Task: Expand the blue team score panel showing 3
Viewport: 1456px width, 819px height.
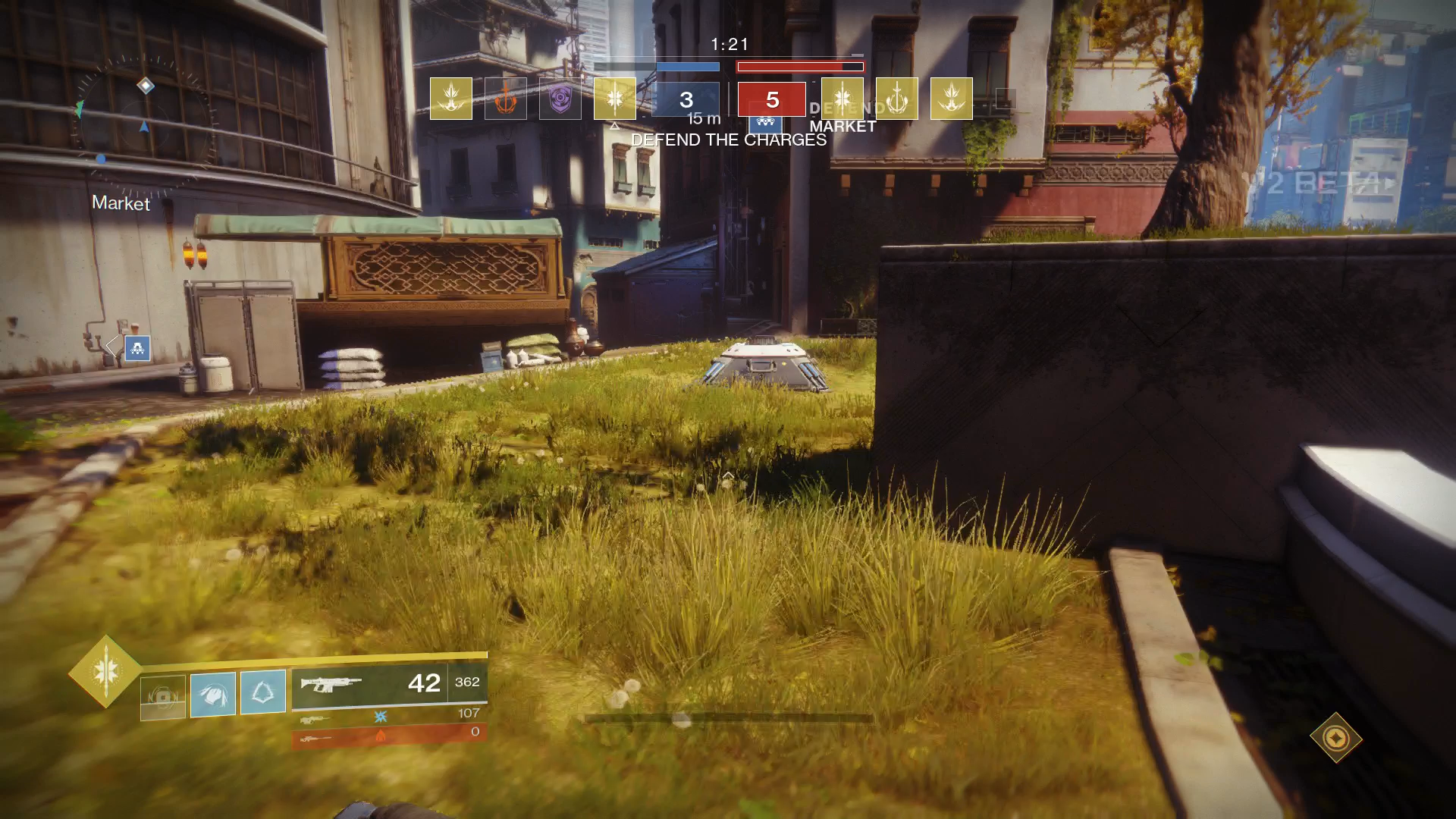Action: pyautogui.click(x=686, y=99)
